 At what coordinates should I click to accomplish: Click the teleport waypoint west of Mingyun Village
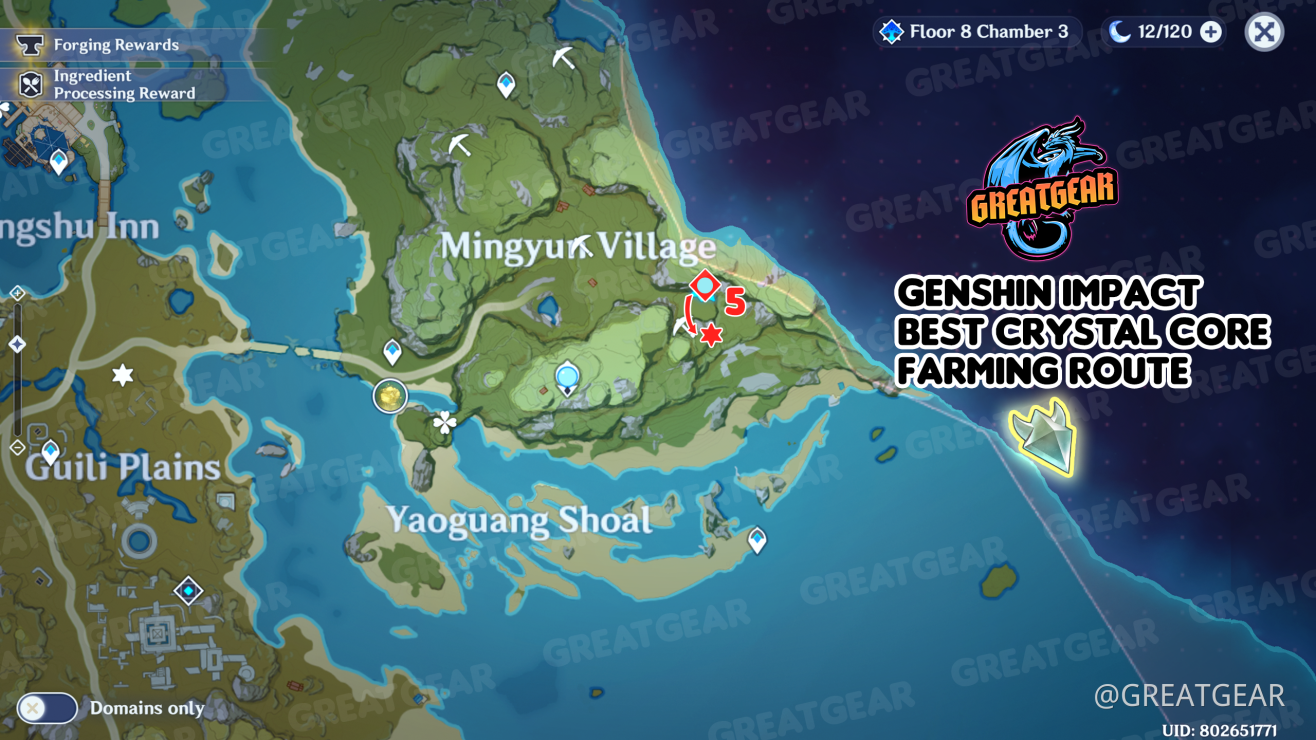(x=390, y=351)
